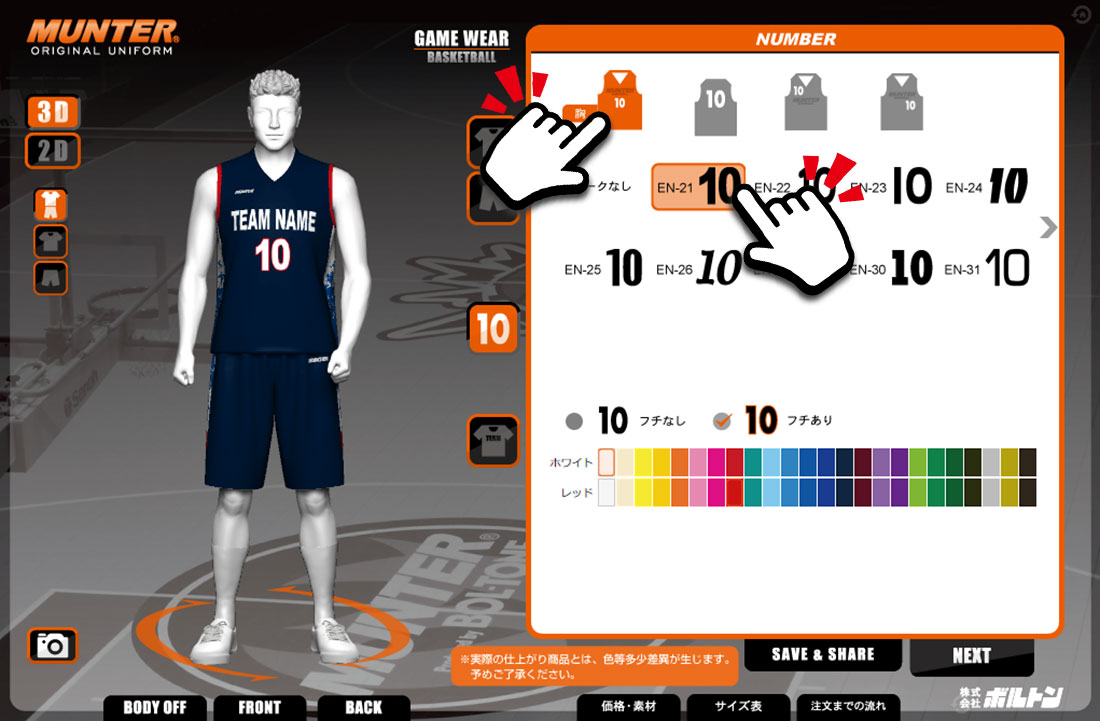The height and width of the screenshot is (721, 1100).
Task: Show the BACK view of uniform
Action: 364,707
